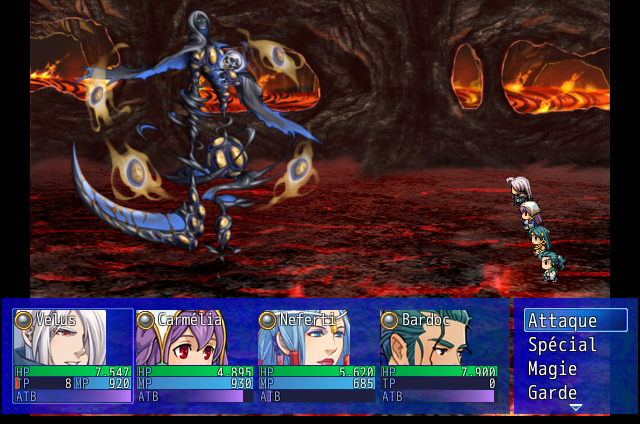
Task: Select the Attaque command
Action: pos(576,321)
